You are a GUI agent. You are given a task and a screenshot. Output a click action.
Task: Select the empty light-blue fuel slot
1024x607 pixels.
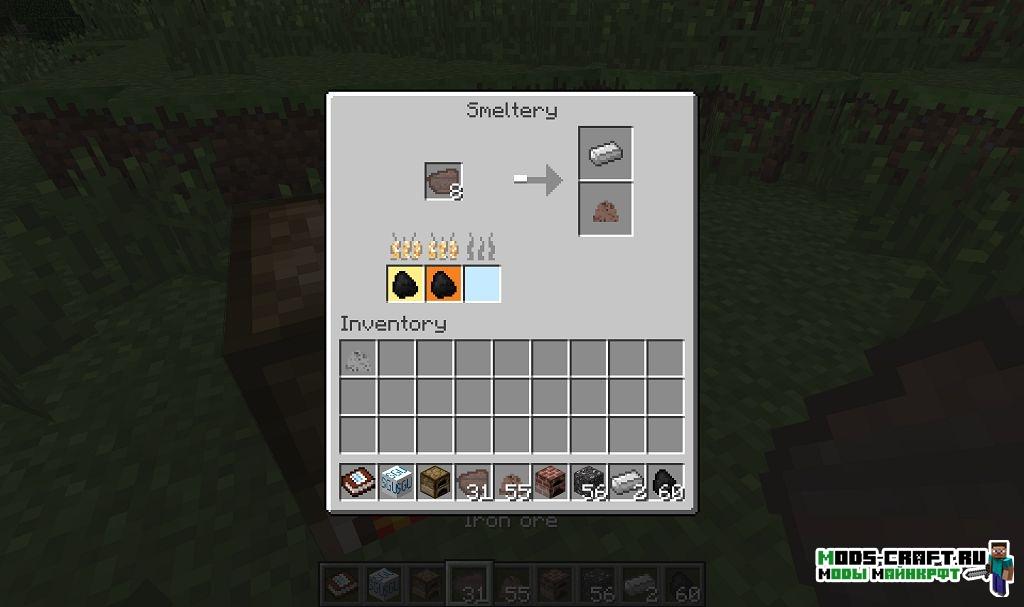482,284
